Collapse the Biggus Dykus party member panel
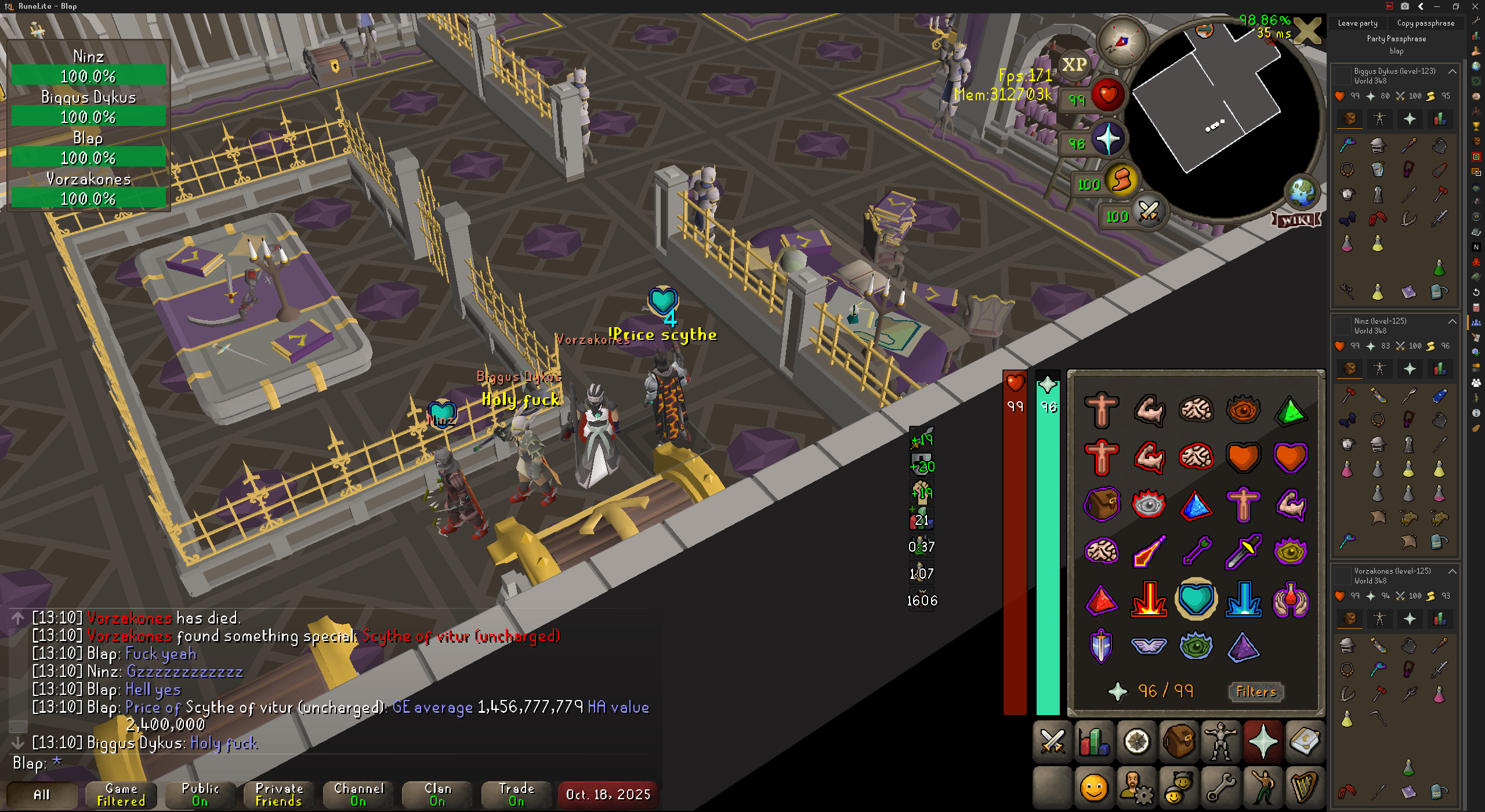Viewport: 1485px width, 812px height. click(x=1453, y=71)
